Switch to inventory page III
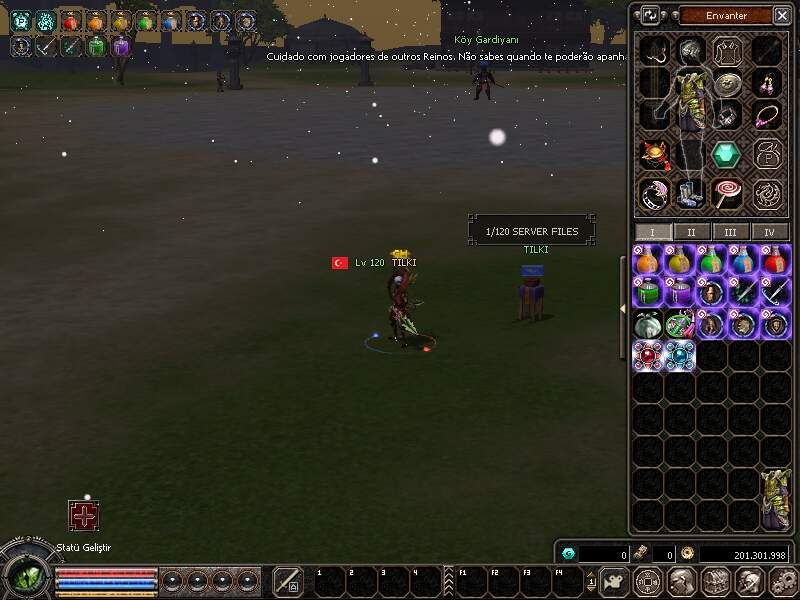This screenshot has height=600, width=800. pyautogui.click(x=731, y=232)
